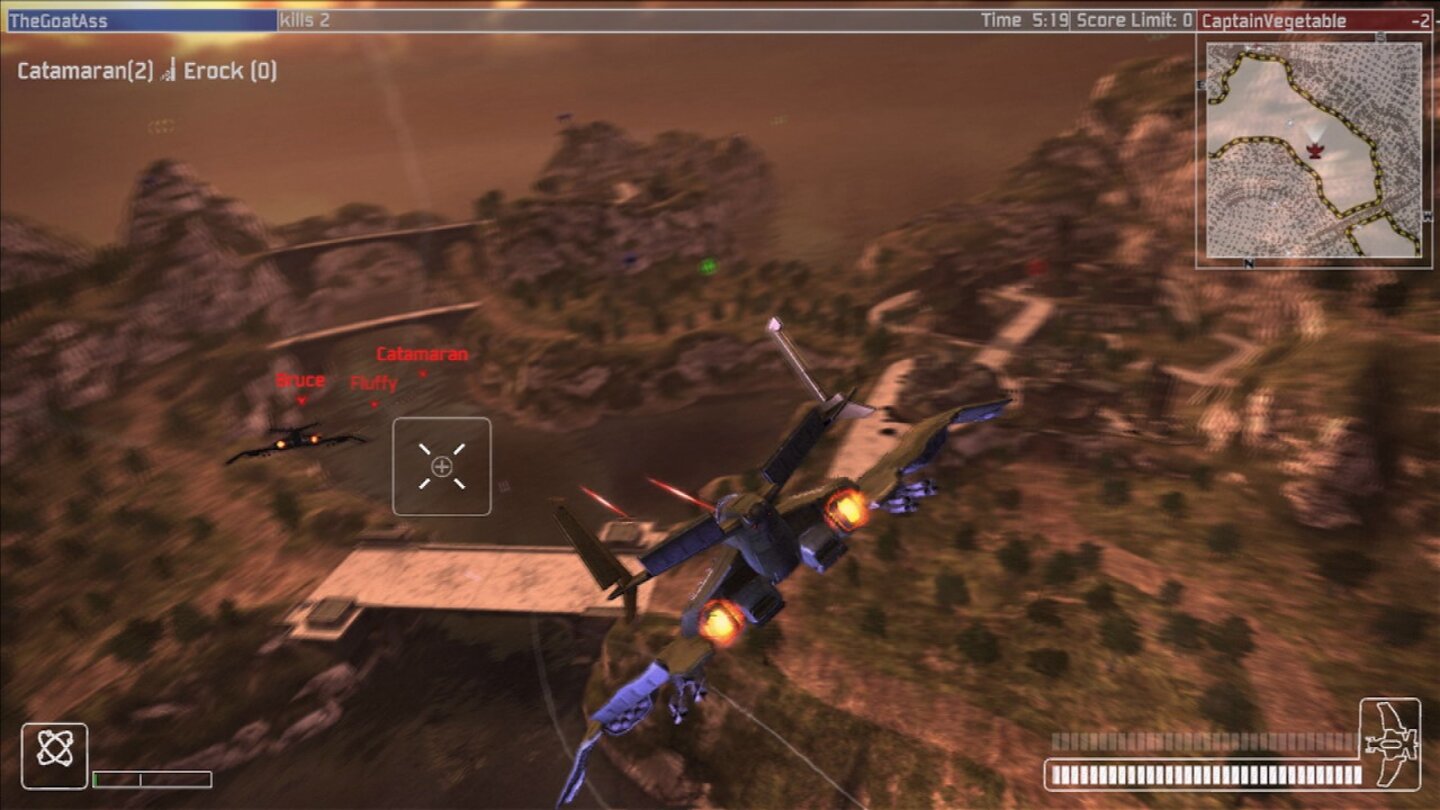Select the energy weapon icon bottom-left

(x=55, y=749)
